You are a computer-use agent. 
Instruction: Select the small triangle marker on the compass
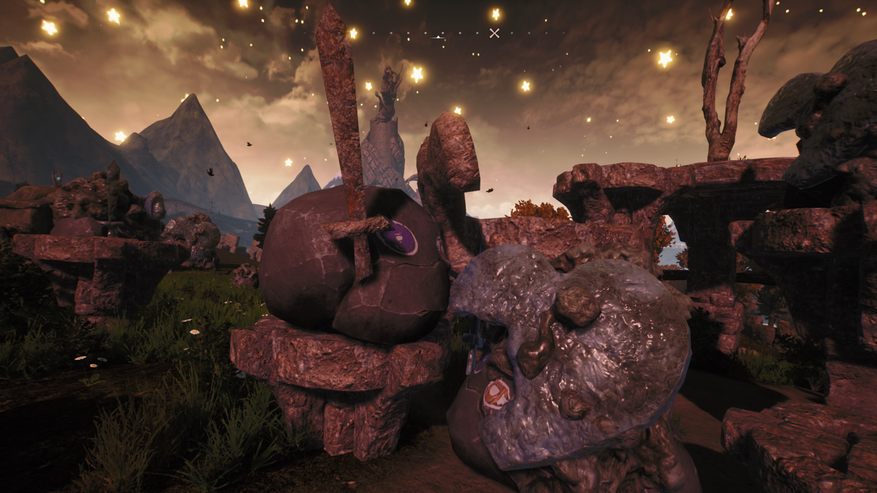(438, 36)
